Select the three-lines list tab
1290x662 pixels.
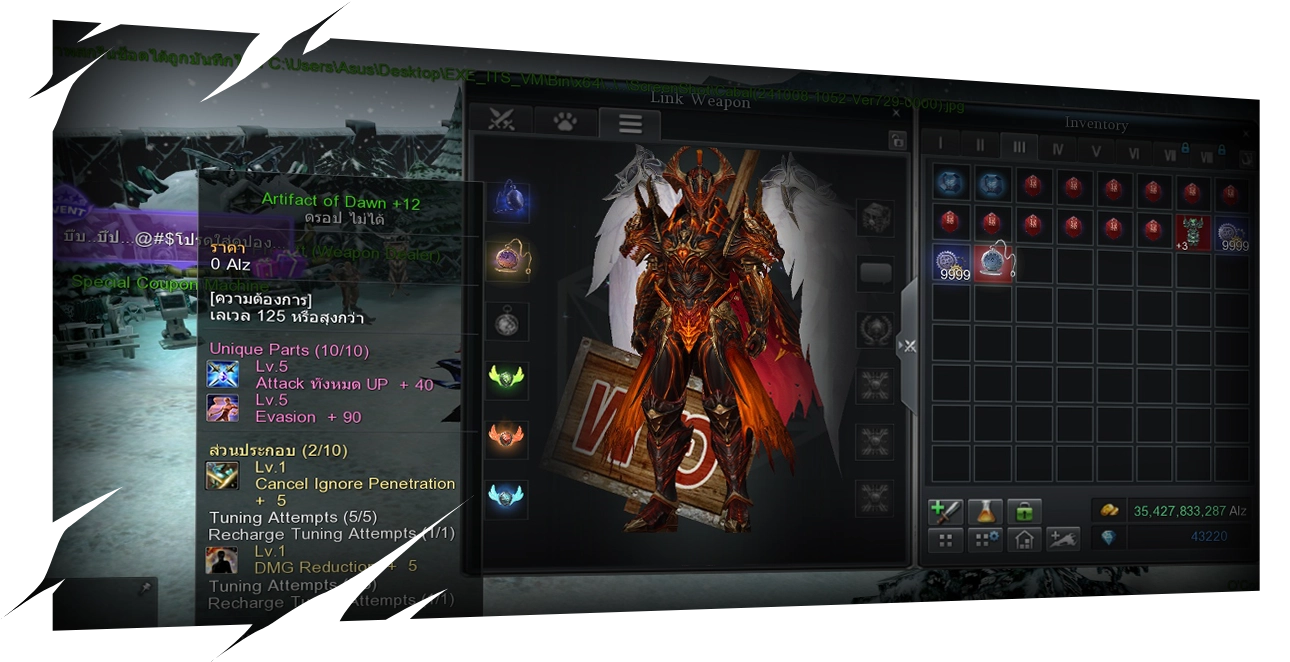point(629,123)
